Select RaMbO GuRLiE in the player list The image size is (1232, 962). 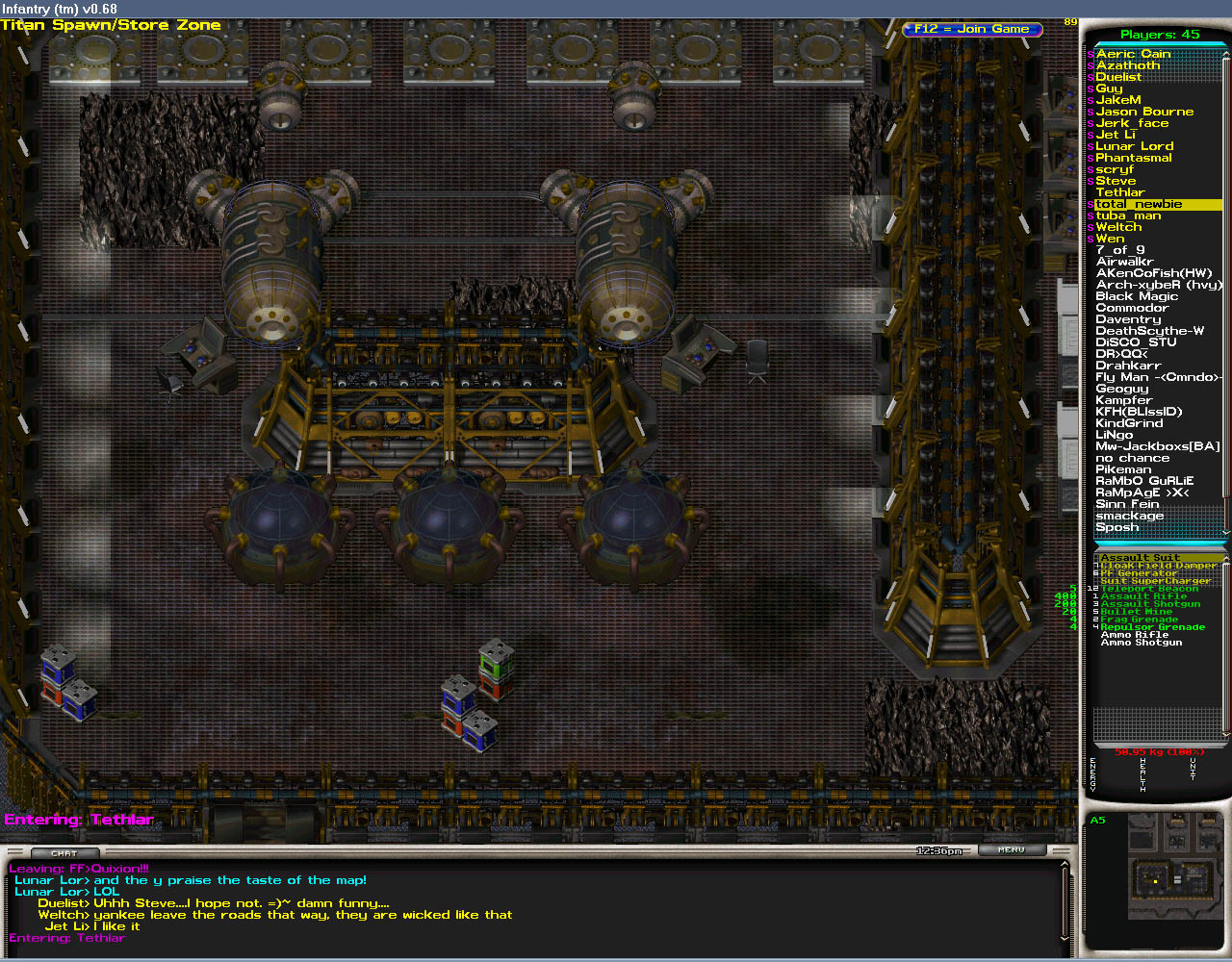coord(1143,481)
